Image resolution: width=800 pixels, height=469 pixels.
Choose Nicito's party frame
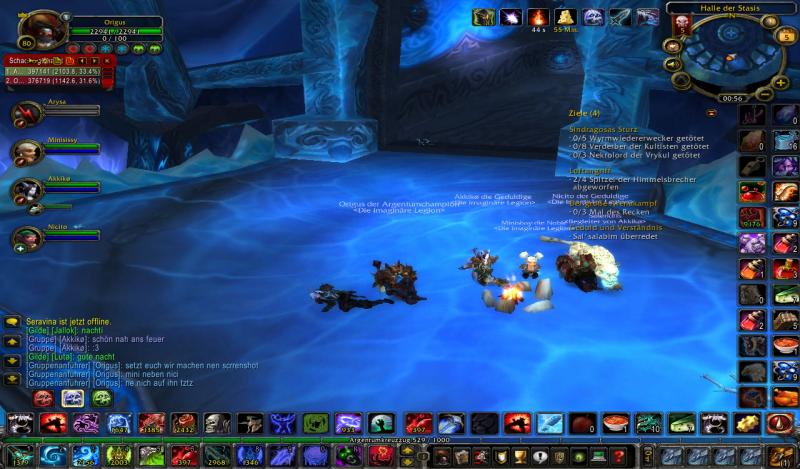click(27, 237)
